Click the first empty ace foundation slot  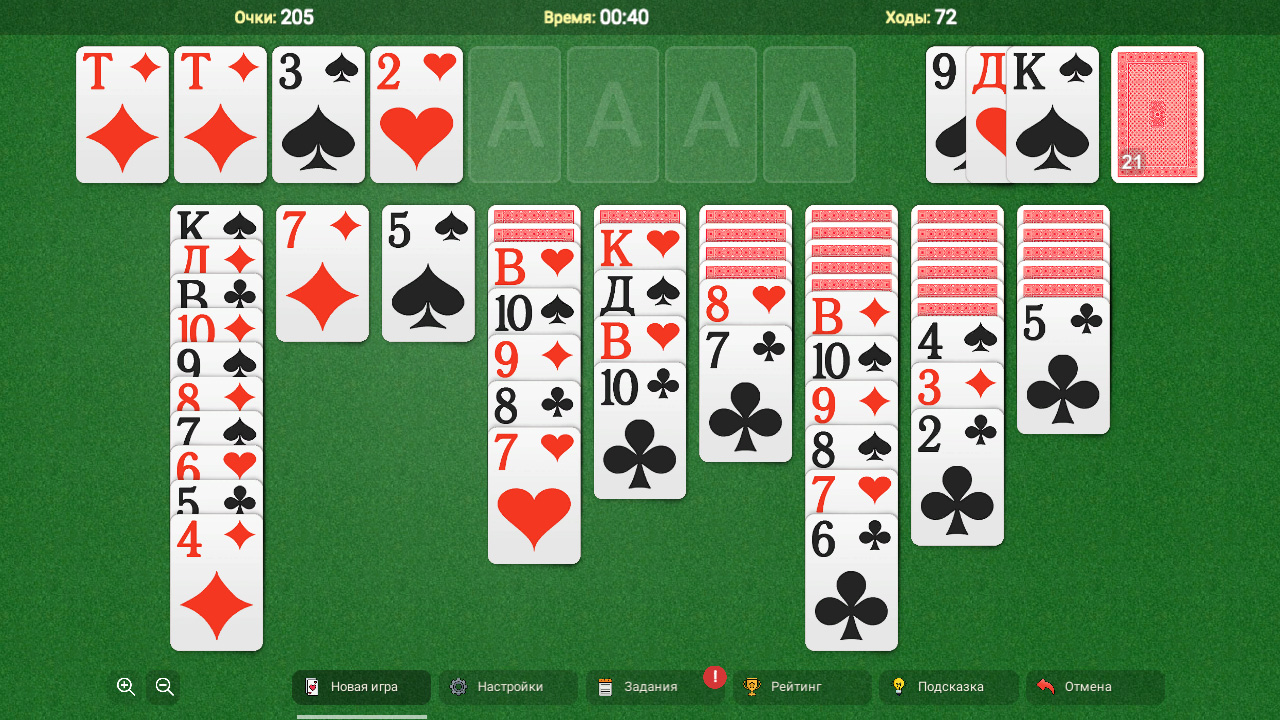514,115
